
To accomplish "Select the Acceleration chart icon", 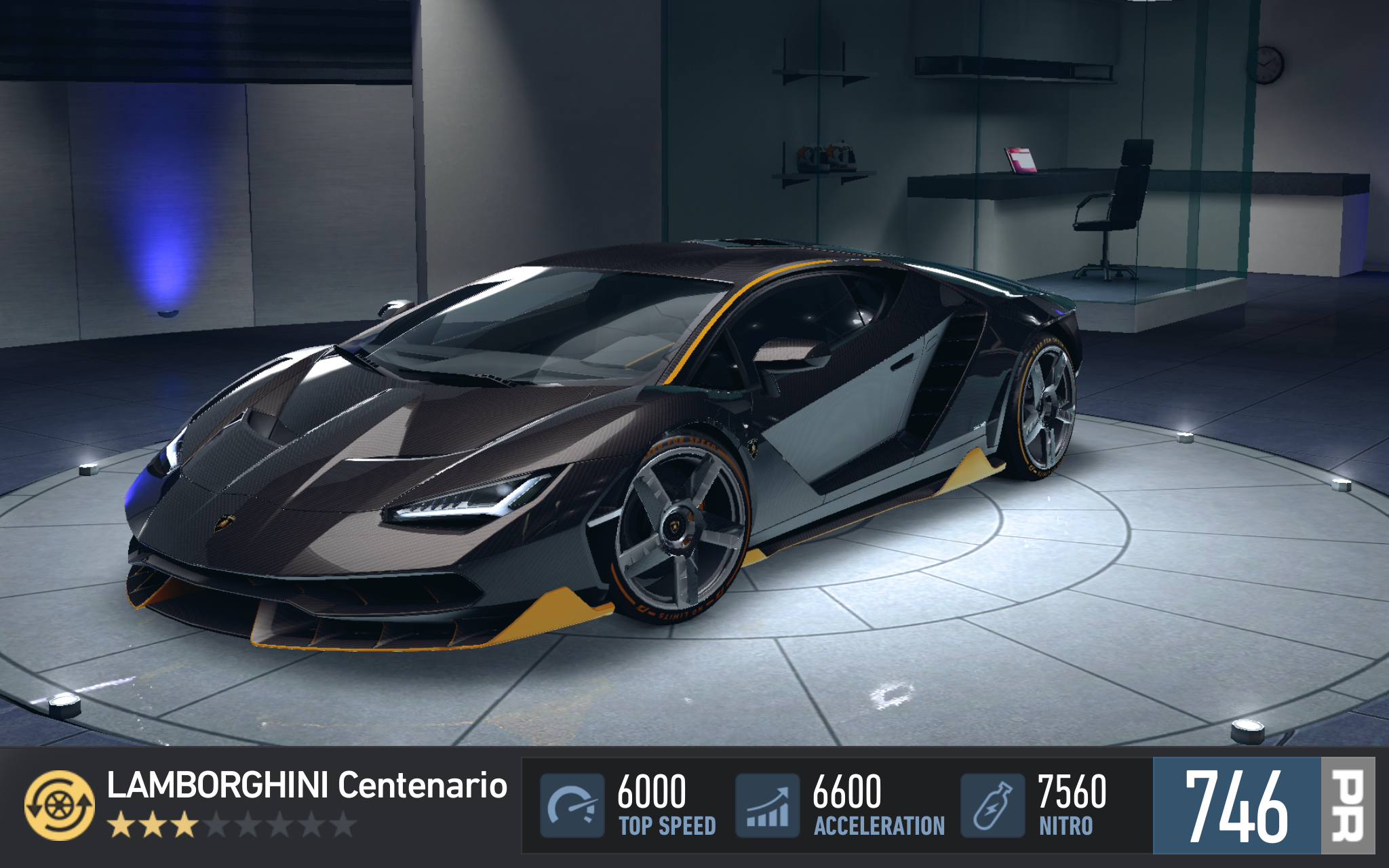I will point(767,806).
